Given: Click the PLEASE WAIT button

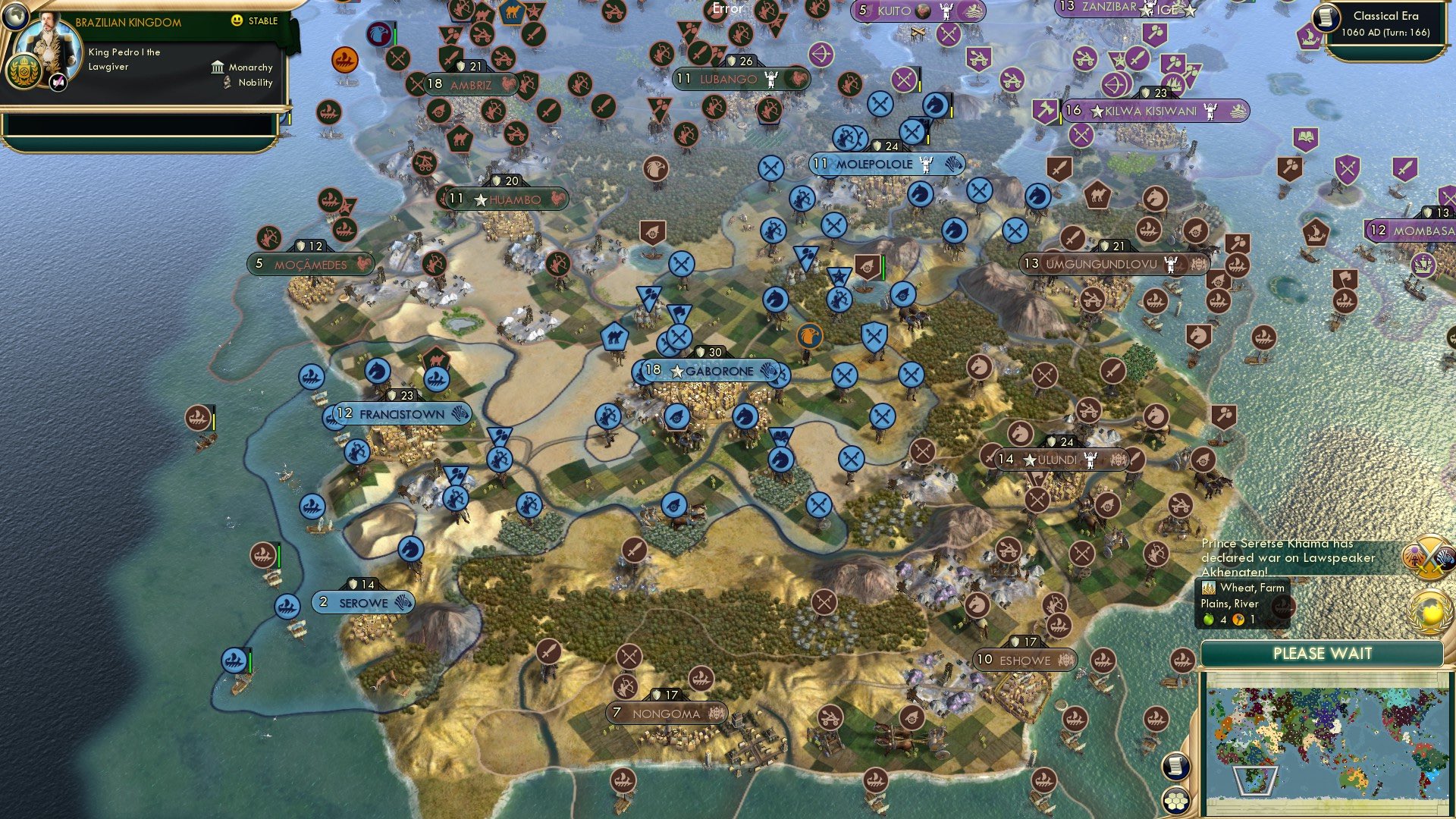Looking at the screenshot, I should click(1323, 653).
